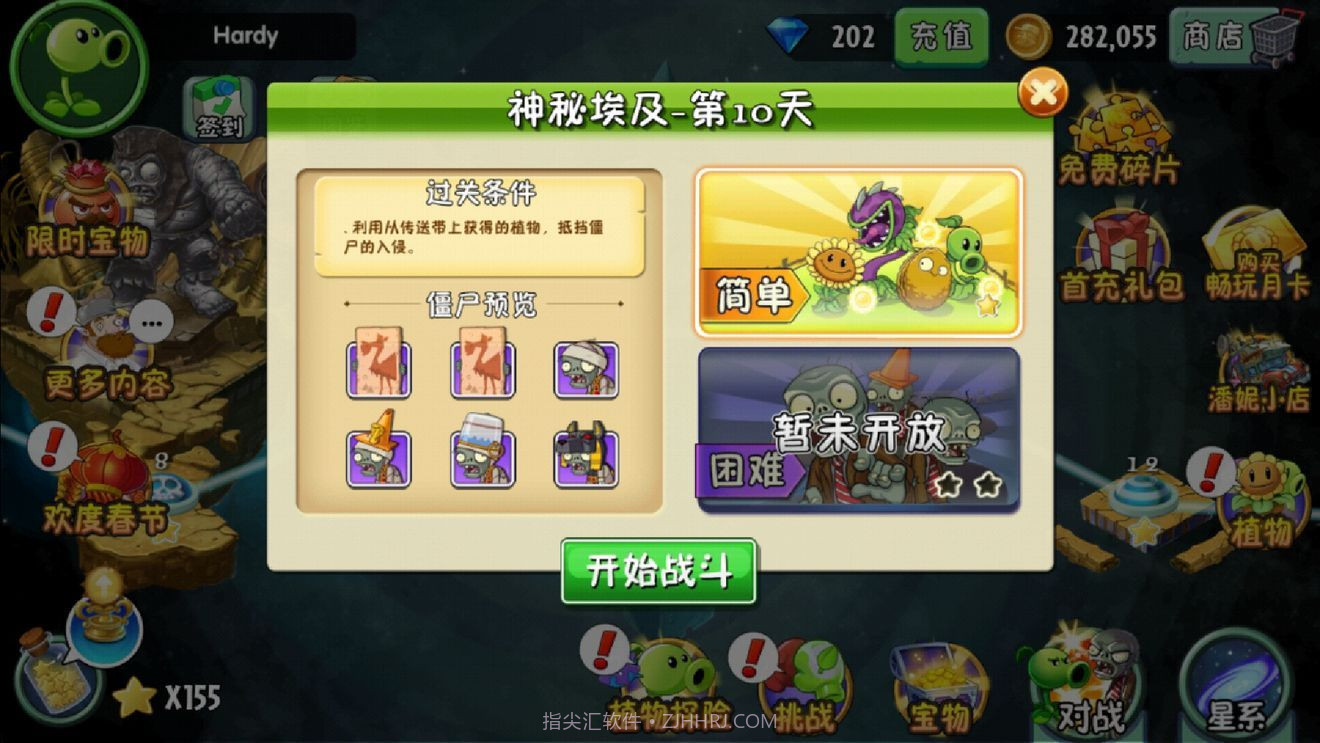Open the 免费碎片 puzzle piece reward
Screen dimensions: 1320x743
coord(1118,125)
